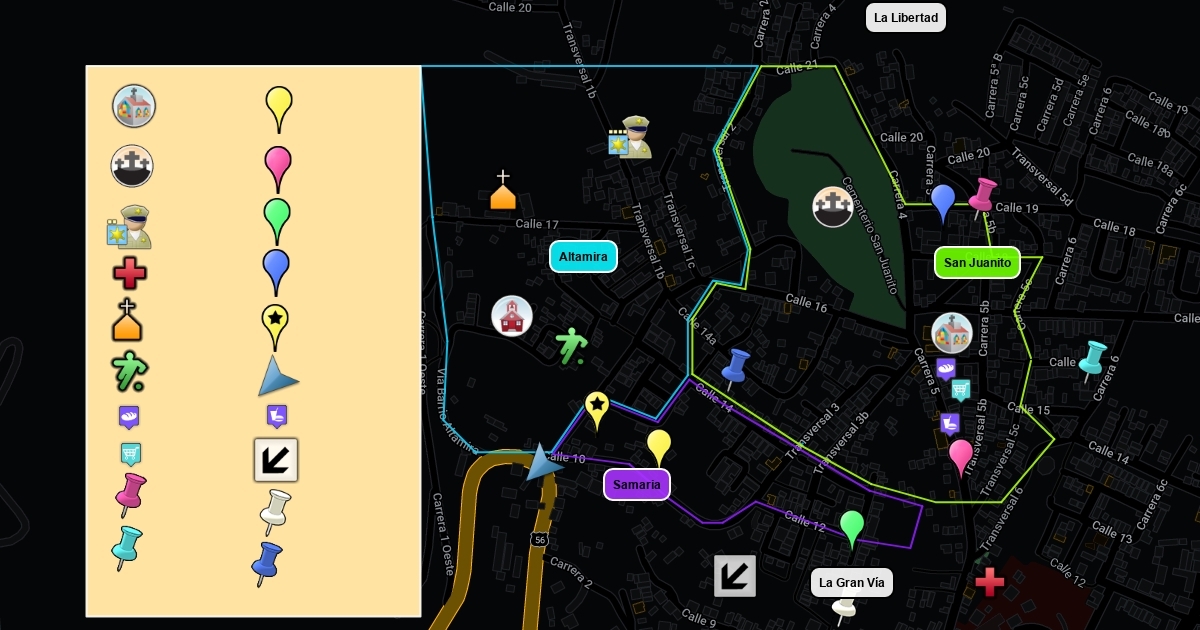Open the La Libertad label
The width and height of the screenshot is (1200, 630).
click(905, 17)
